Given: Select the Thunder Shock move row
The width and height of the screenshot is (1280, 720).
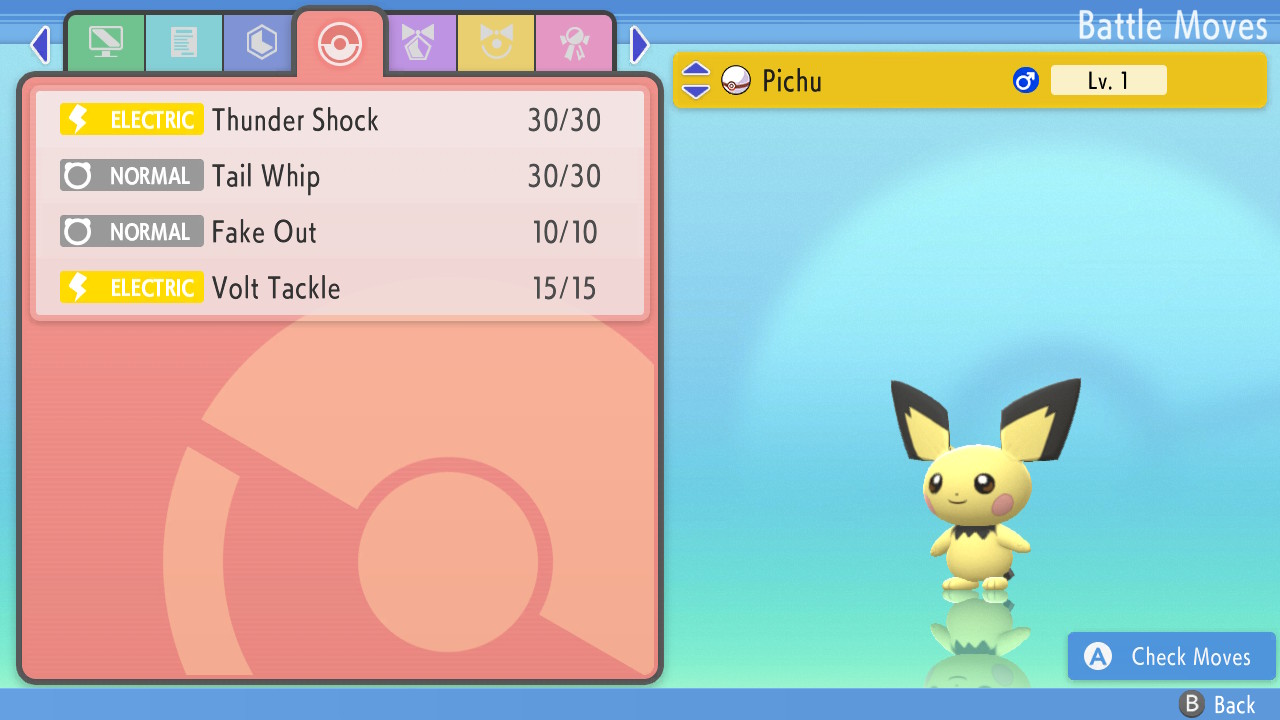Looking at the screenshot, I should click(x=340, y=120).
